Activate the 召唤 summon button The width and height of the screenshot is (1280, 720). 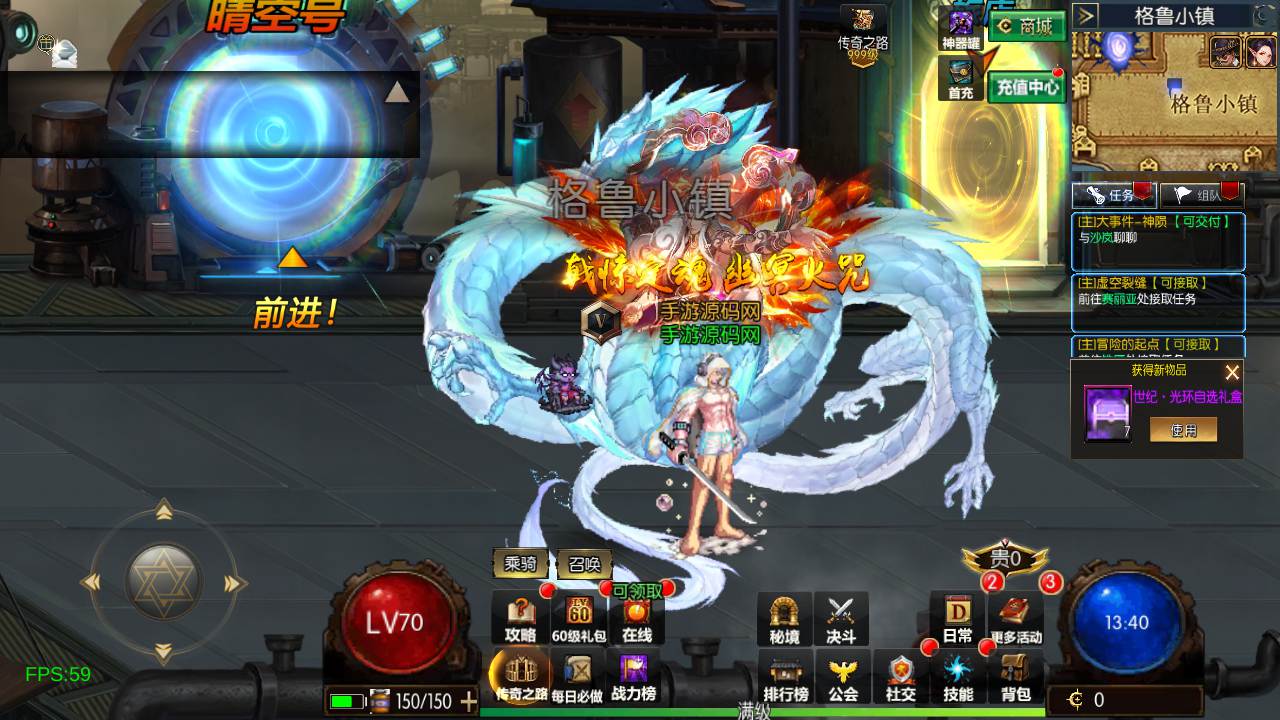click(x=584, y=564)
